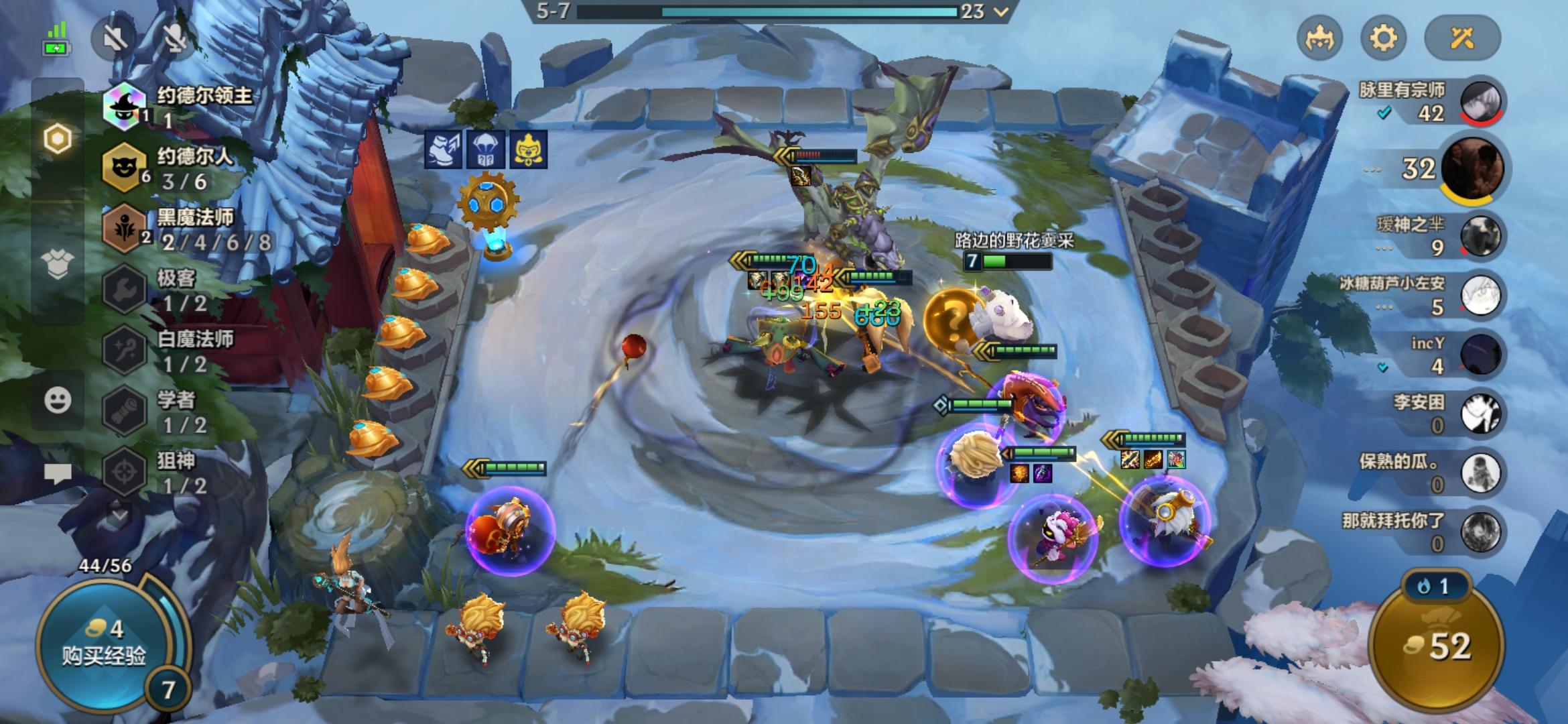Collapse the trait list with the down chevron
The width and height of the screenshot is (1568, 724).
tap(121, 516)
